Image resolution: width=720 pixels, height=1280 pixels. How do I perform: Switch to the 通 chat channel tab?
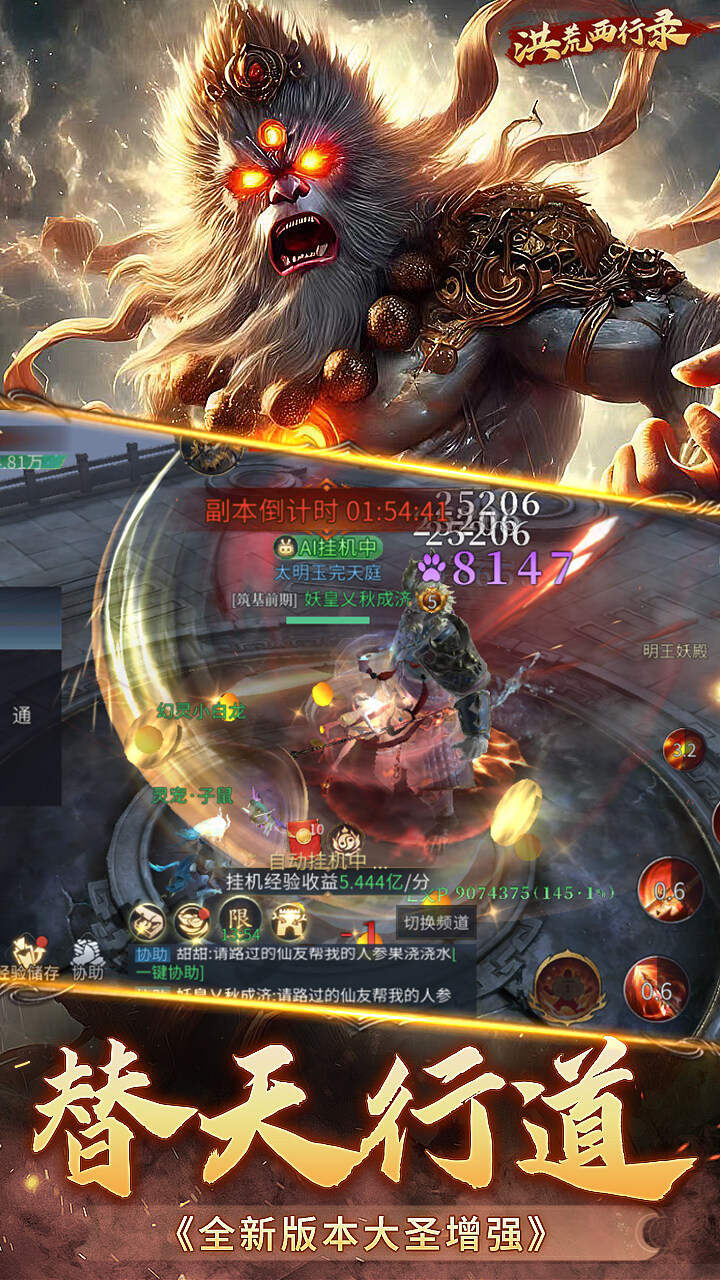point(22,716)
